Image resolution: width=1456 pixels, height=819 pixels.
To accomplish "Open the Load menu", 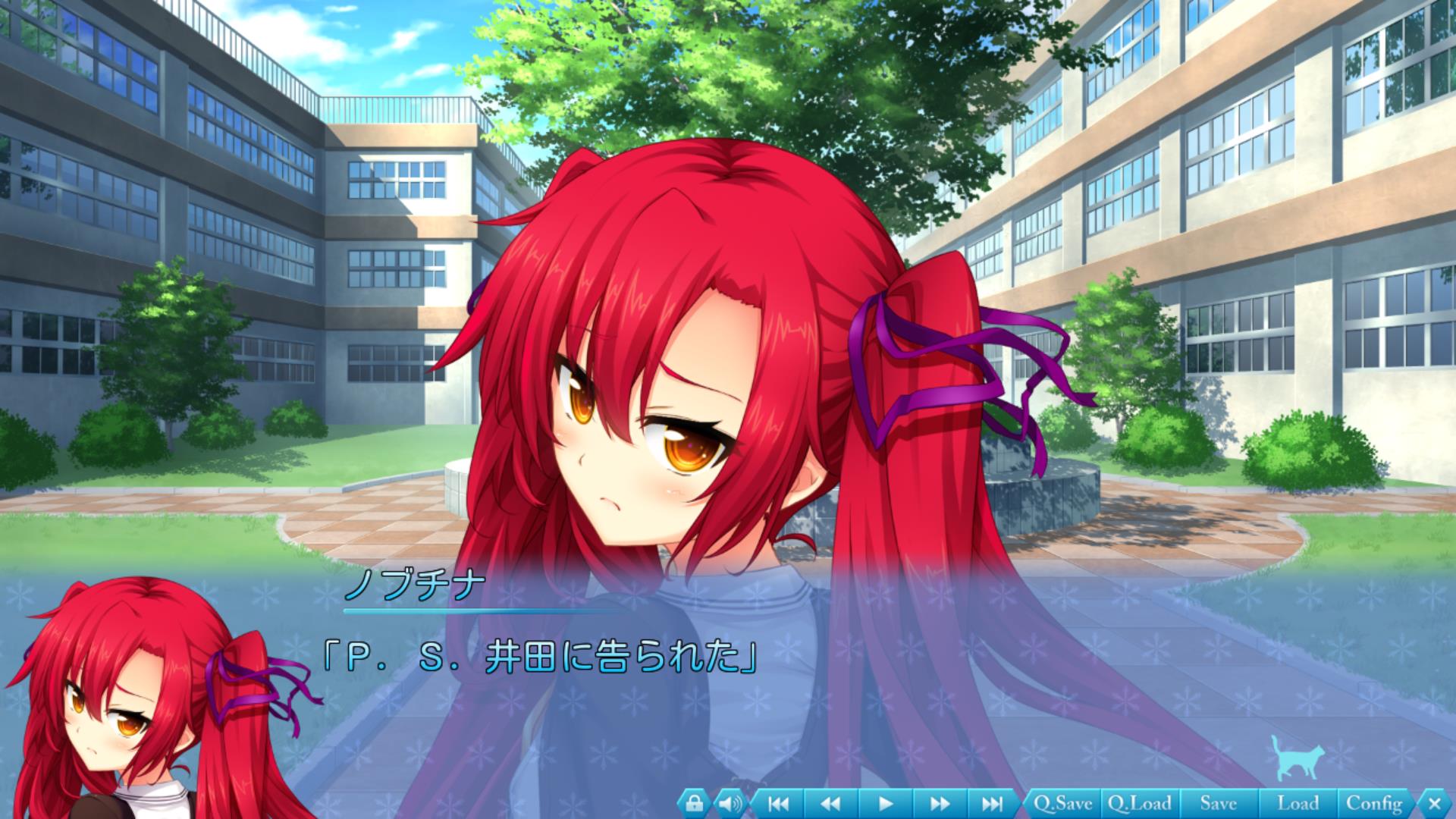I will pos(1298,803).
